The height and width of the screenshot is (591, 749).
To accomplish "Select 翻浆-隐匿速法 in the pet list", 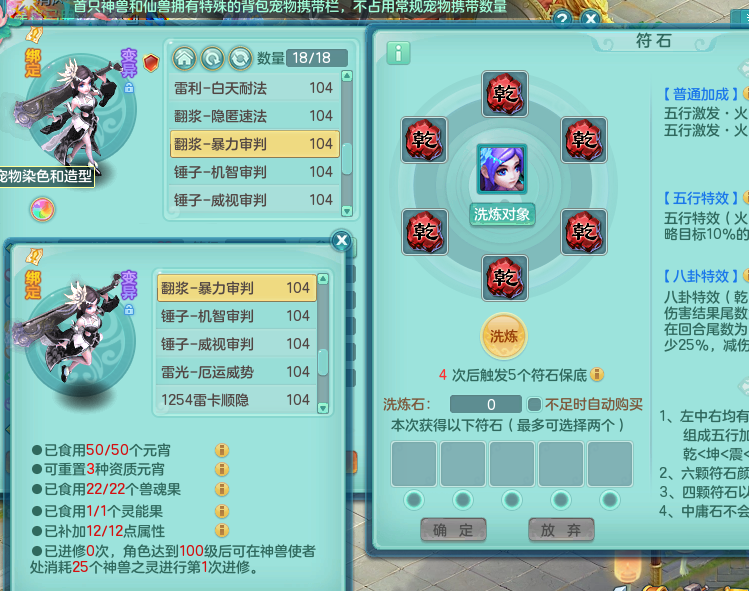I will pos(254,116).
